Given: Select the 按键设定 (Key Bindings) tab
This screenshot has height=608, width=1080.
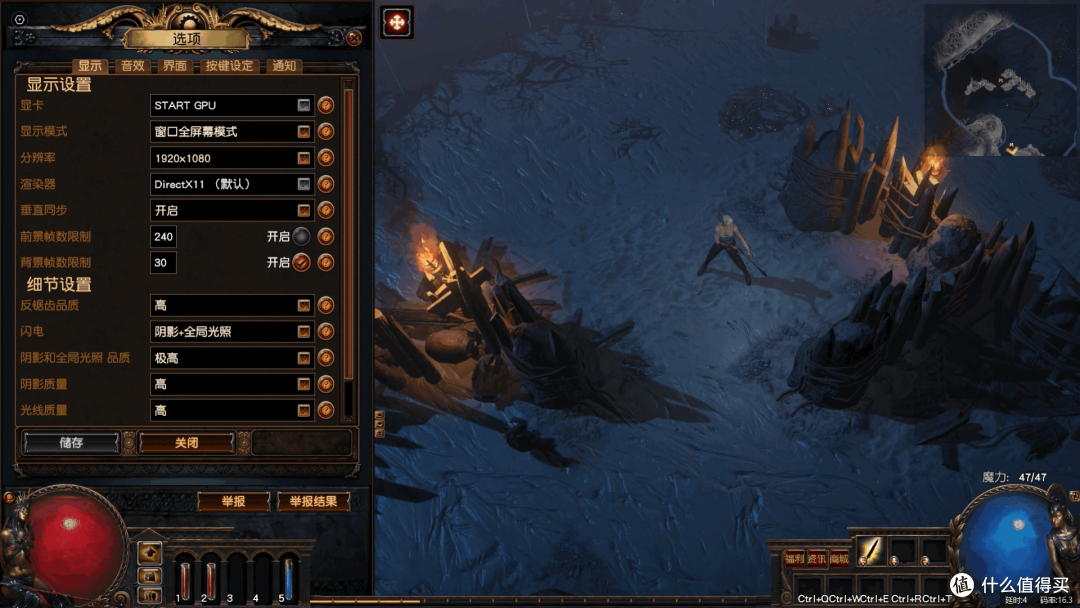Looking at the screenshot, I should click(x=229, y=66).
